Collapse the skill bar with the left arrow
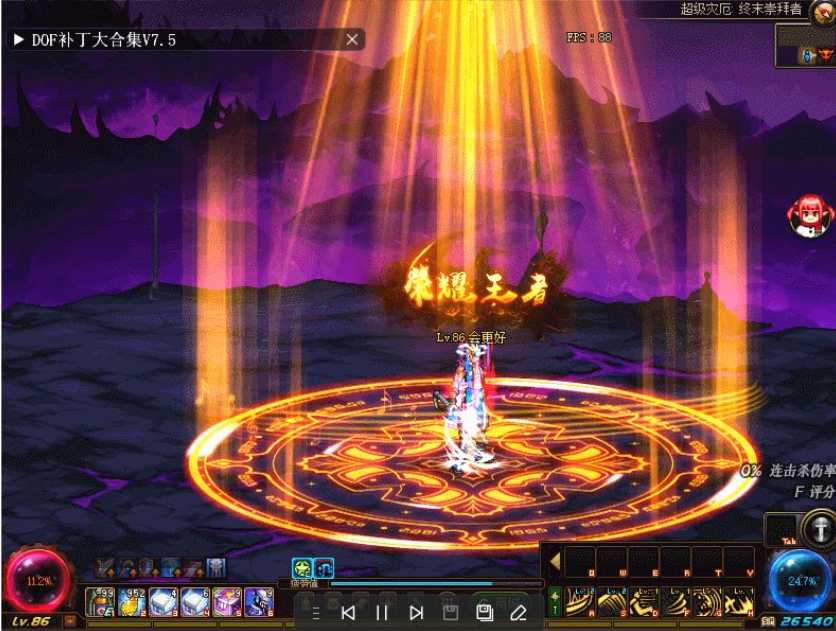836x631 pixels. (555, 562)
